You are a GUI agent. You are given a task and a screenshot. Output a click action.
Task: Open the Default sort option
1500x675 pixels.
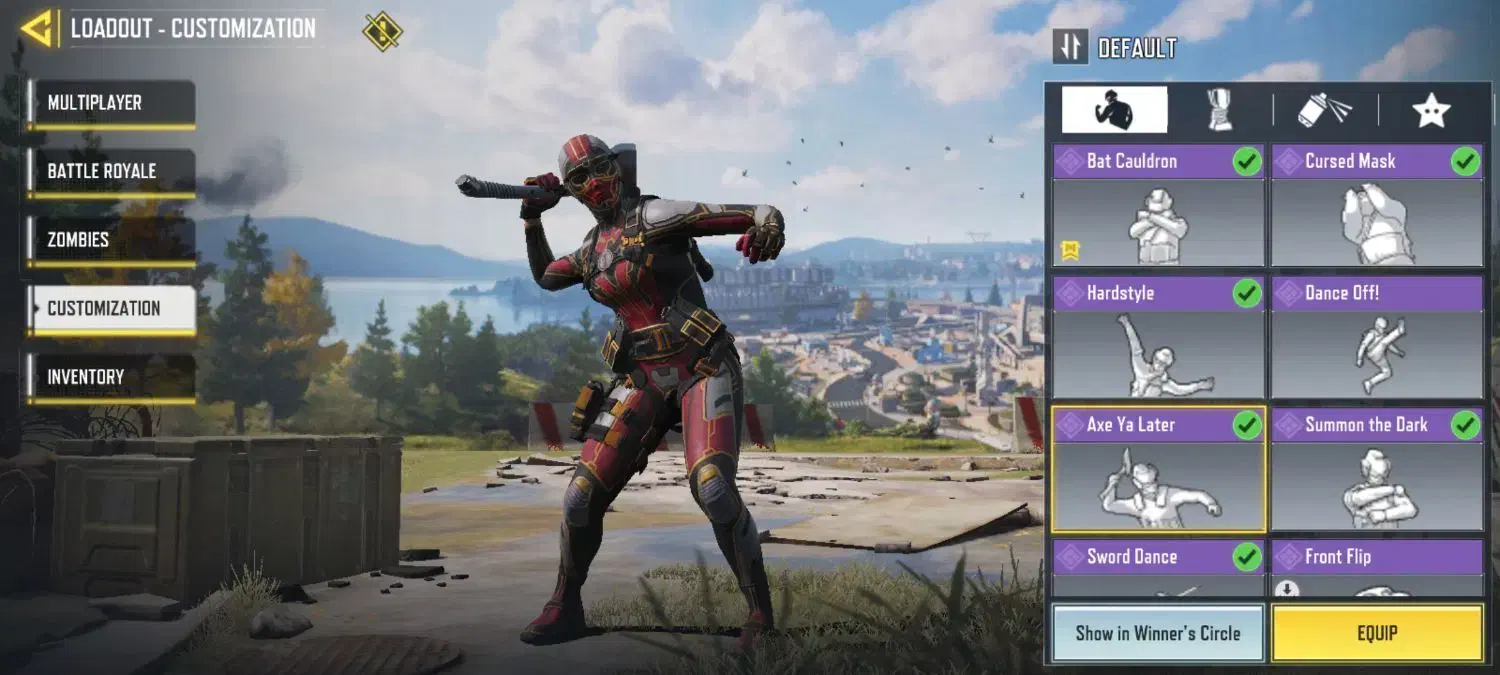coord(1117,48)
